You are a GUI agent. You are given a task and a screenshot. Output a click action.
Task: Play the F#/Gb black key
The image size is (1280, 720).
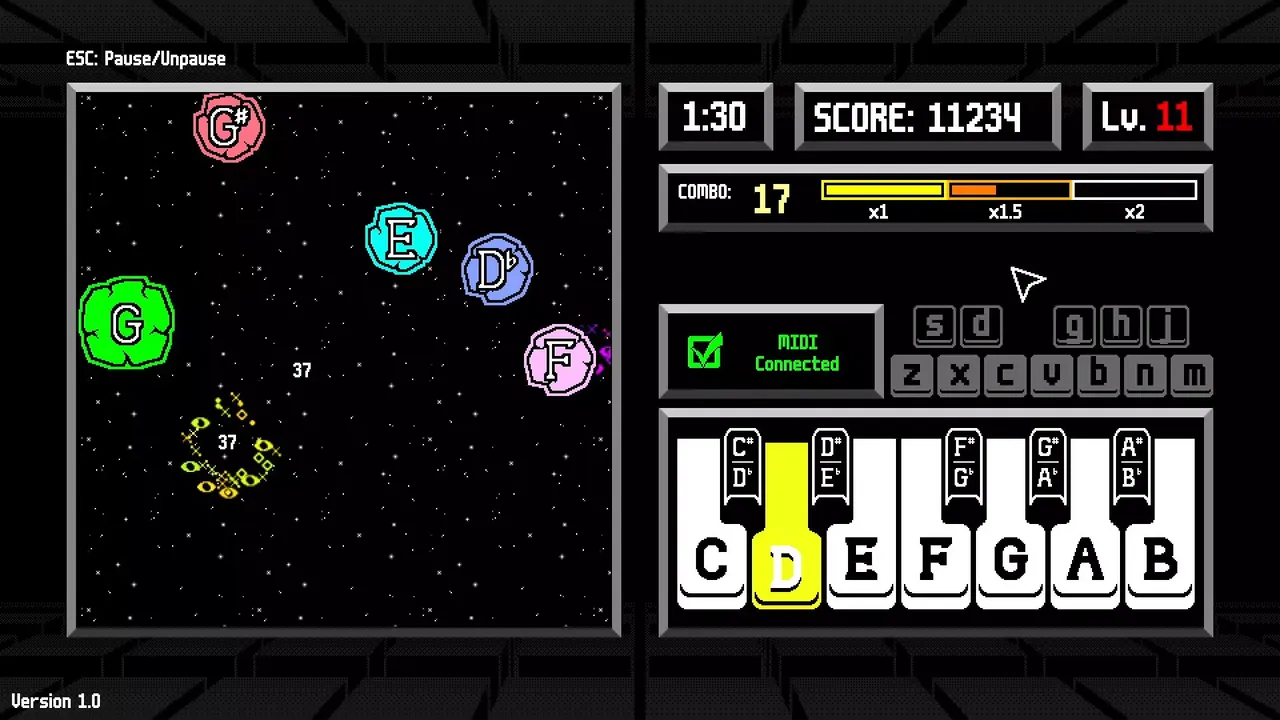pos(963,464)
